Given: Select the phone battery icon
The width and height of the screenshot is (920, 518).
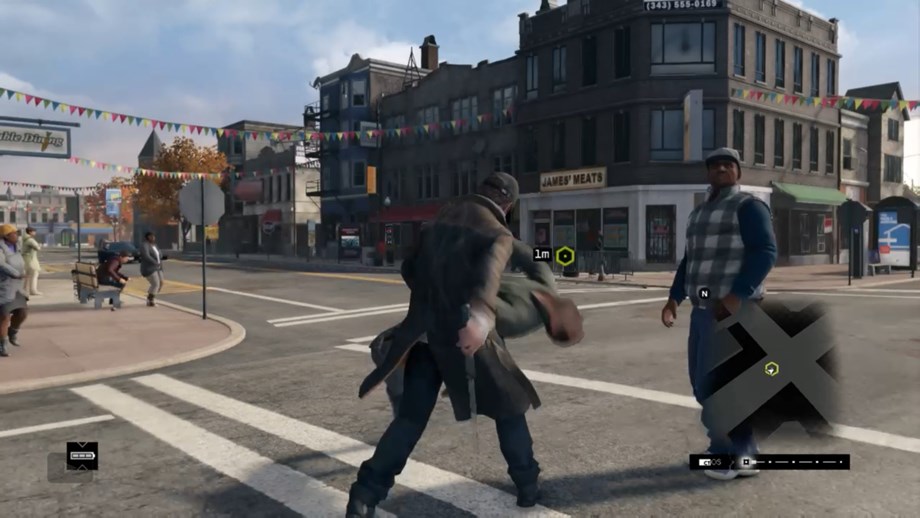Looking at the screenshot, I should [82, 456].
